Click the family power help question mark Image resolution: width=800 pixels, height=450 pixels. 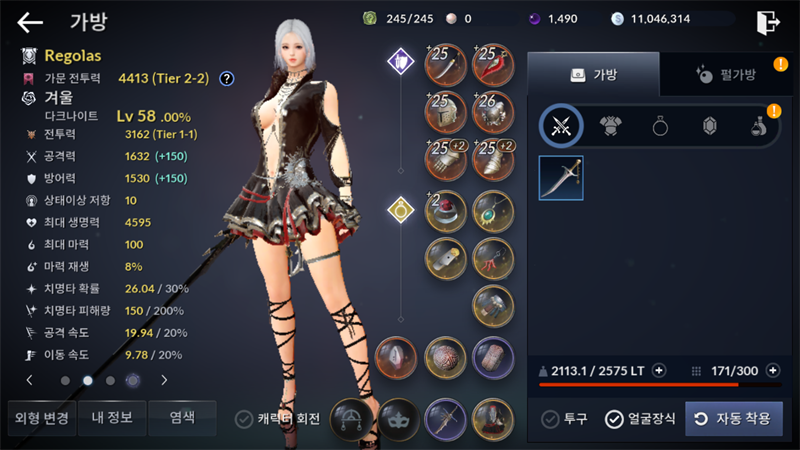tap(227, 78)
